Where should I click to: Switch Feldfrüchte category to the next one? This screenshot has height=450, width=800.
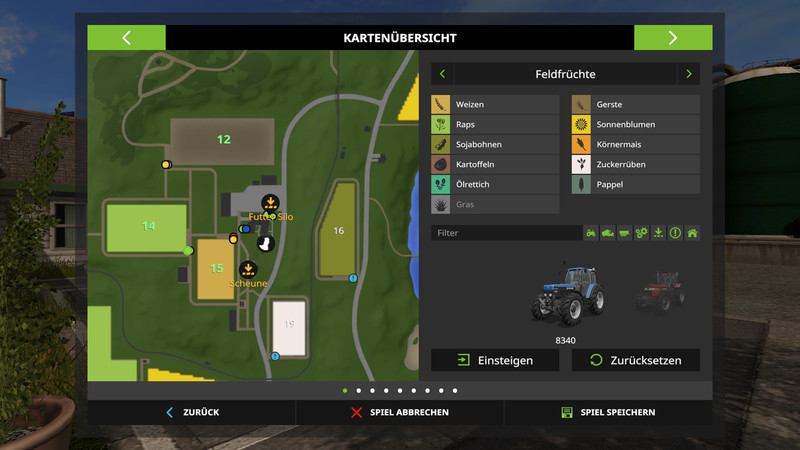point(688,74)
